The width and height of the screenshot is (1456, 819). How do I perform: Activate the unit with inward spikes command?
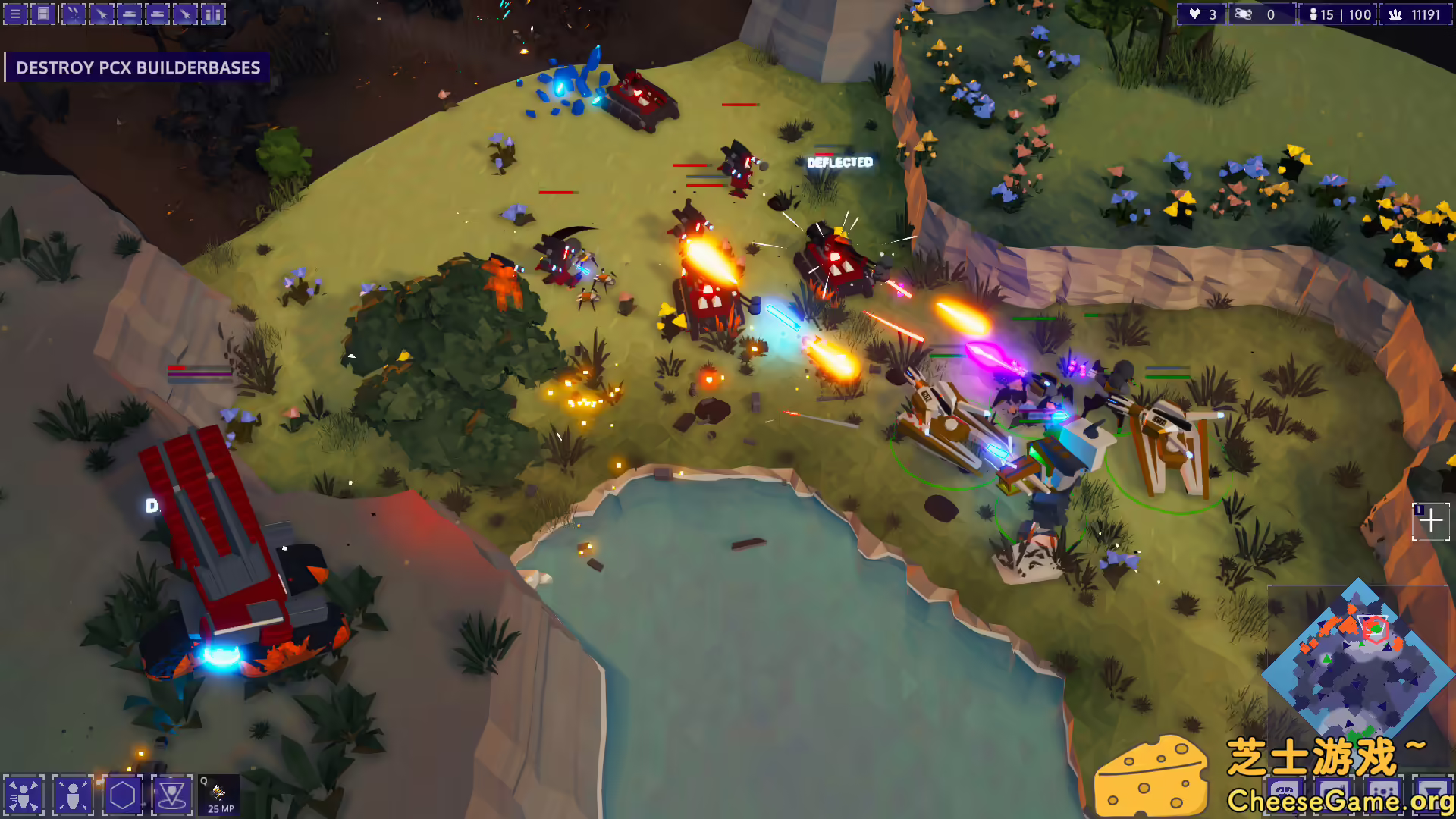(73, 795)
